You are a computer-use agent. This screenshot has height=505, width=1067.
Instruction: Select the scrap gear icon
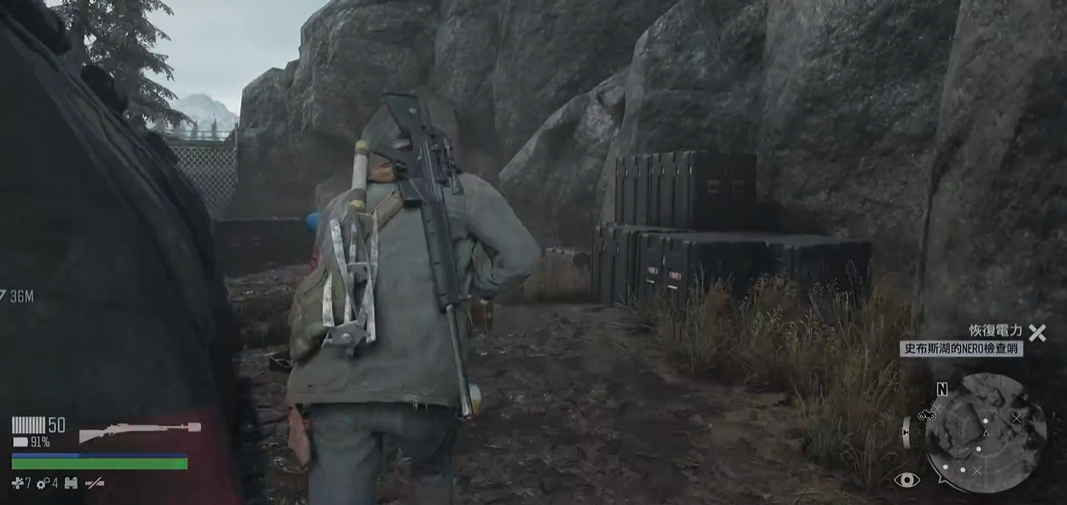click(x=42, y=484)
